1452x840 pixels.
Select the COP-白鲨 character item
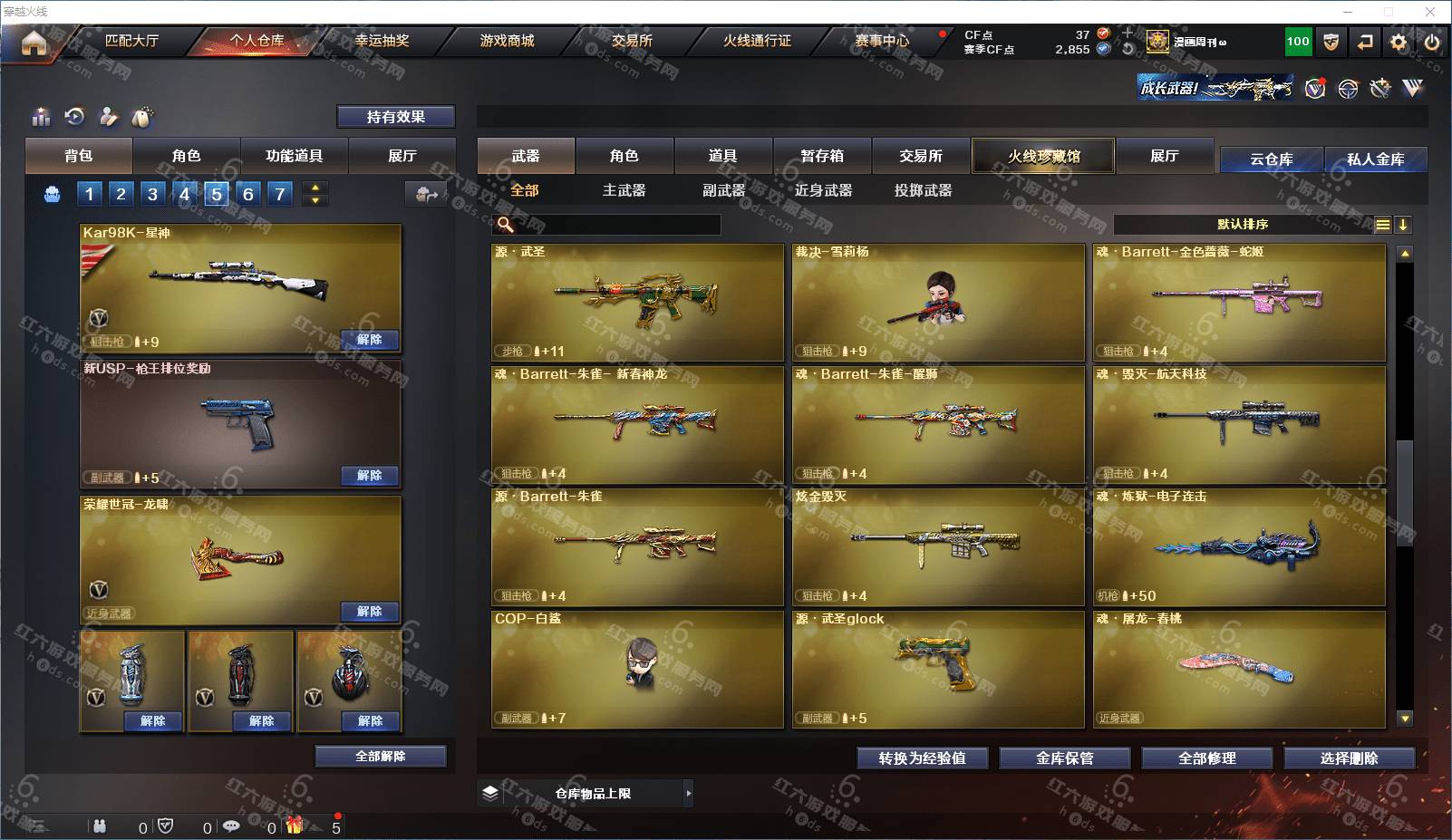pyautogui.click(x=637, y=669)
